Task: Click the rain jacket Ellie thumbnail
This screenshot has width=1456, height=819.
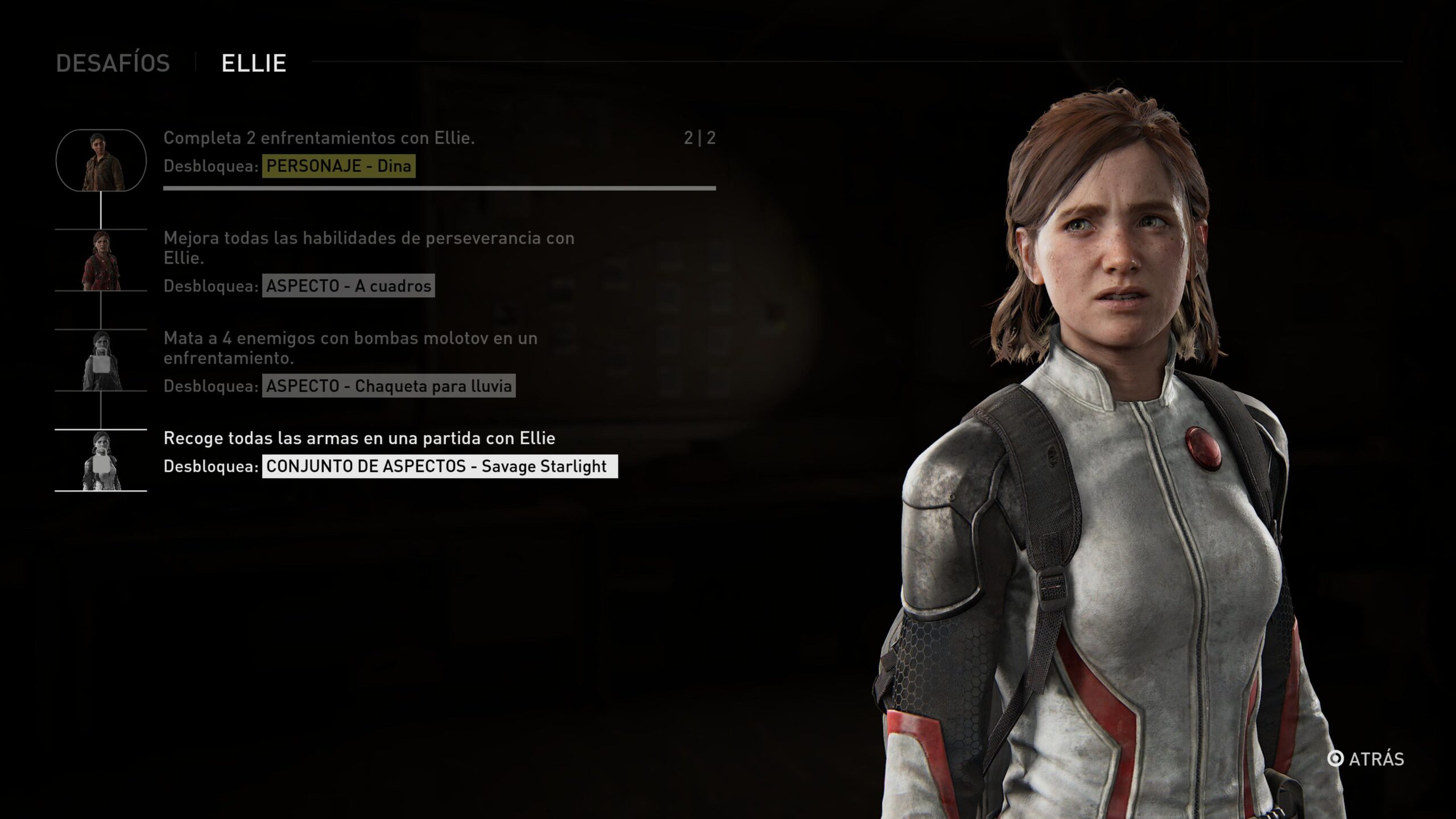Action: click(x=101, y=361)
